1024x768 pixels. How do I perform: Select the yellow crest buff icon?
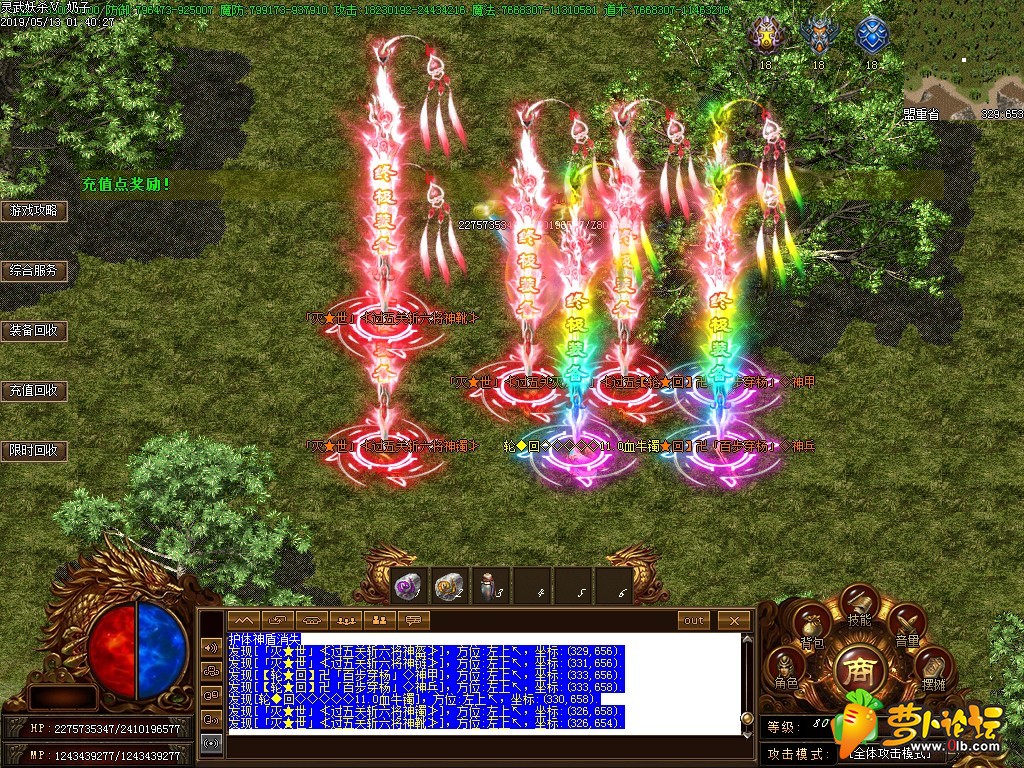click(x=765, y=36)
